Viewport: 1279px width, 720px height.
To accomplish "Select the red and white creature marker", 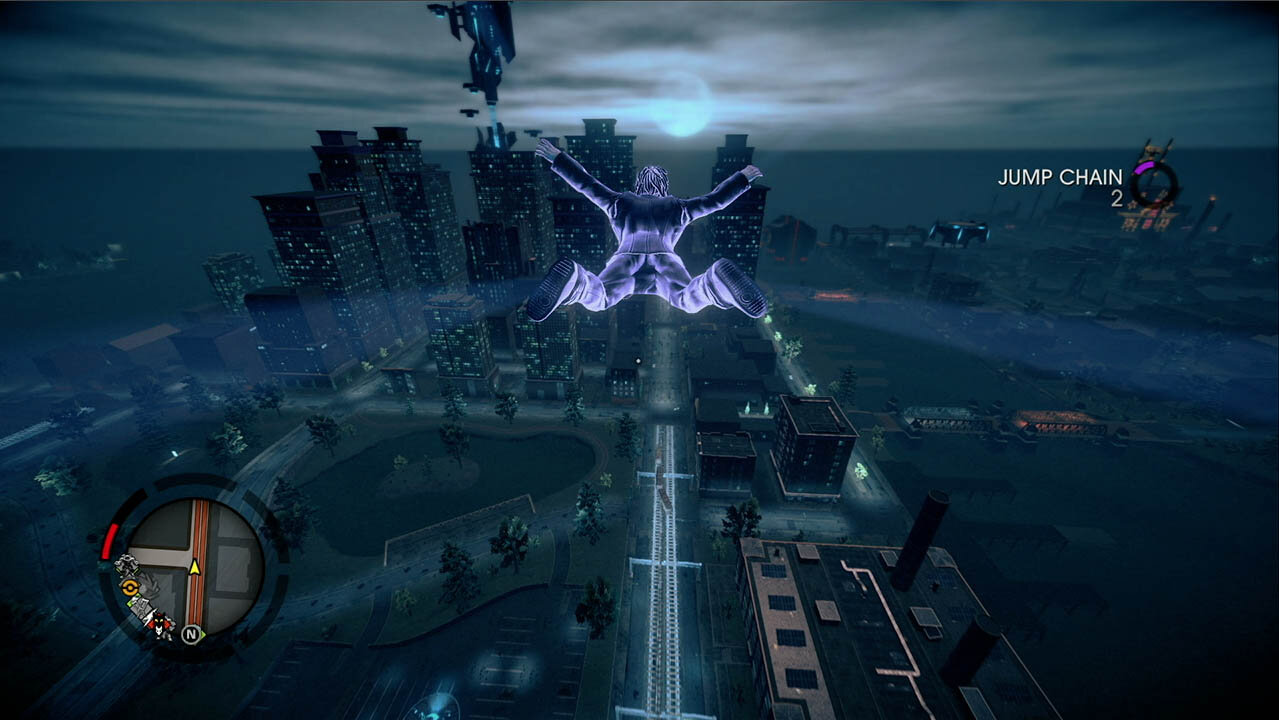I will point(158,624).
